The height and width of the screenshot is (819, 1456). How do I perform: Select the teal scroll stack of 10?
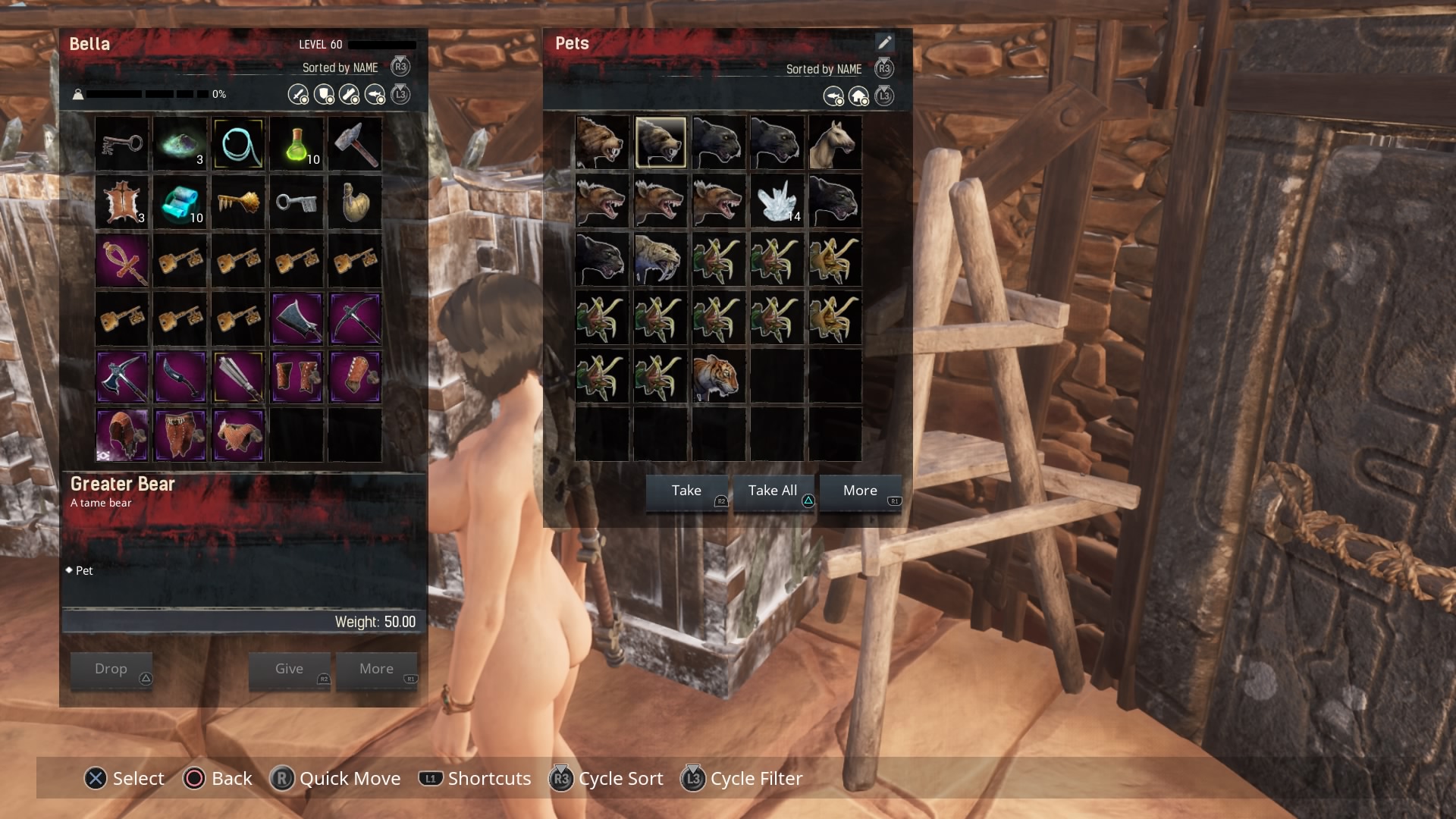tap(180, 202)
